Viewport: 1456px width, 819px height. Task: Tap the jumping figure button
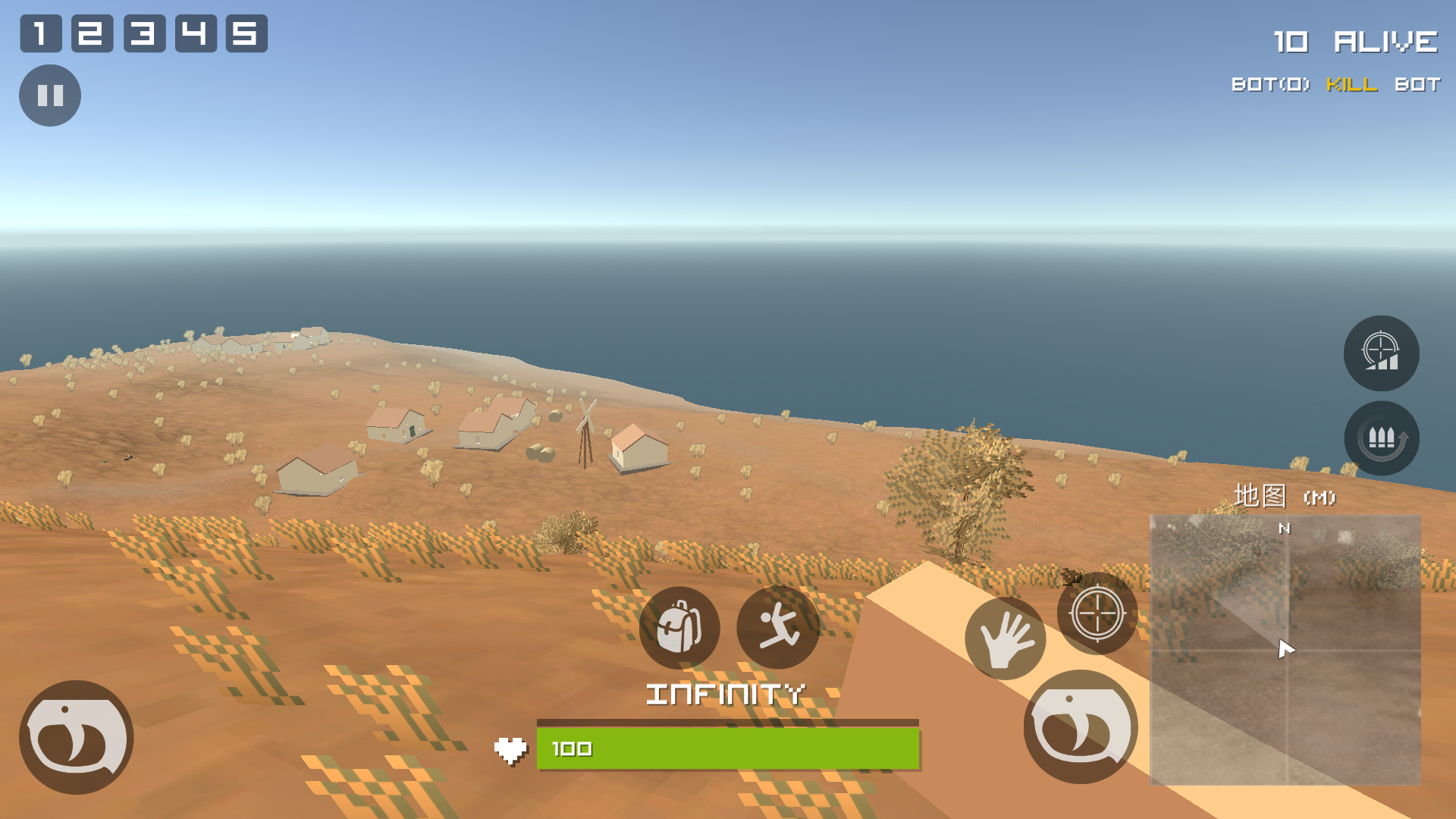tap(778, 627)
